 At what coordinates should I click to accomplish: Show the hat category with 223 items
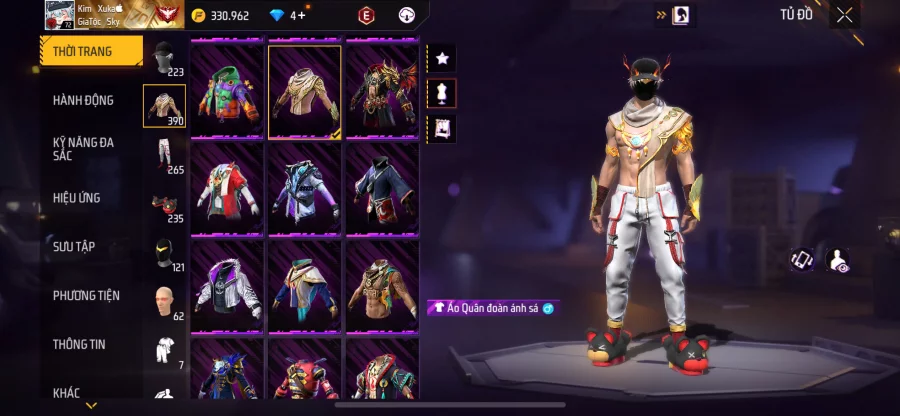click(164, 59)
